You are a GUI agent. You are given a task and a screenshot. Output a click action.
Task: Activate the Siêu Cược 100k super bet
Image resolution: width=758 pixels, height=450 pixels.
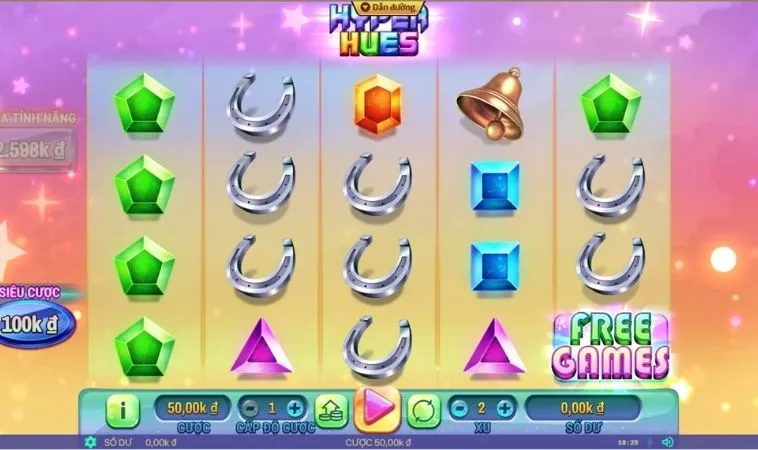tap(37, 324)
